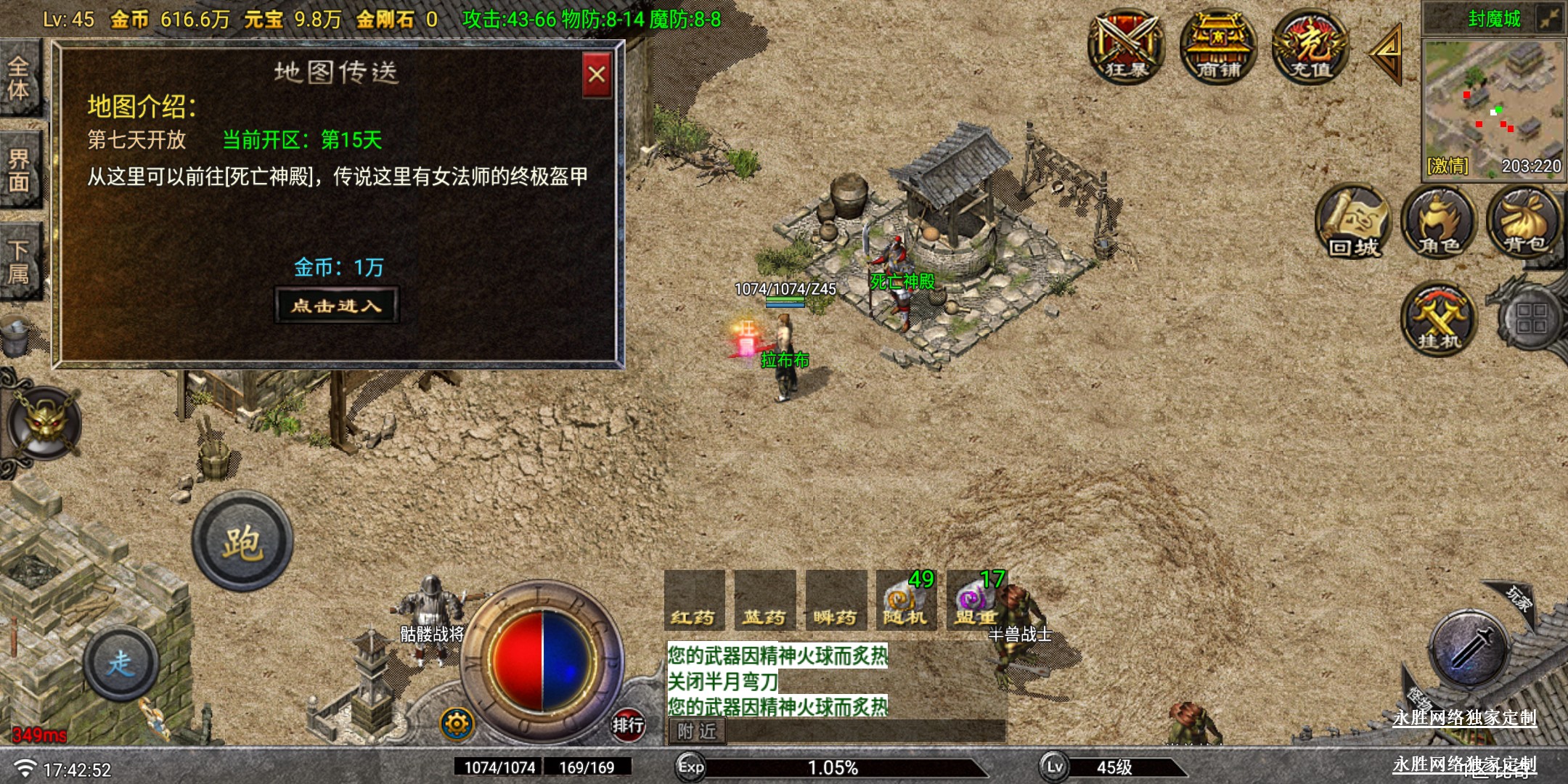
Task: Open the 充值 recharge menu
Action: coord(1310,46)
